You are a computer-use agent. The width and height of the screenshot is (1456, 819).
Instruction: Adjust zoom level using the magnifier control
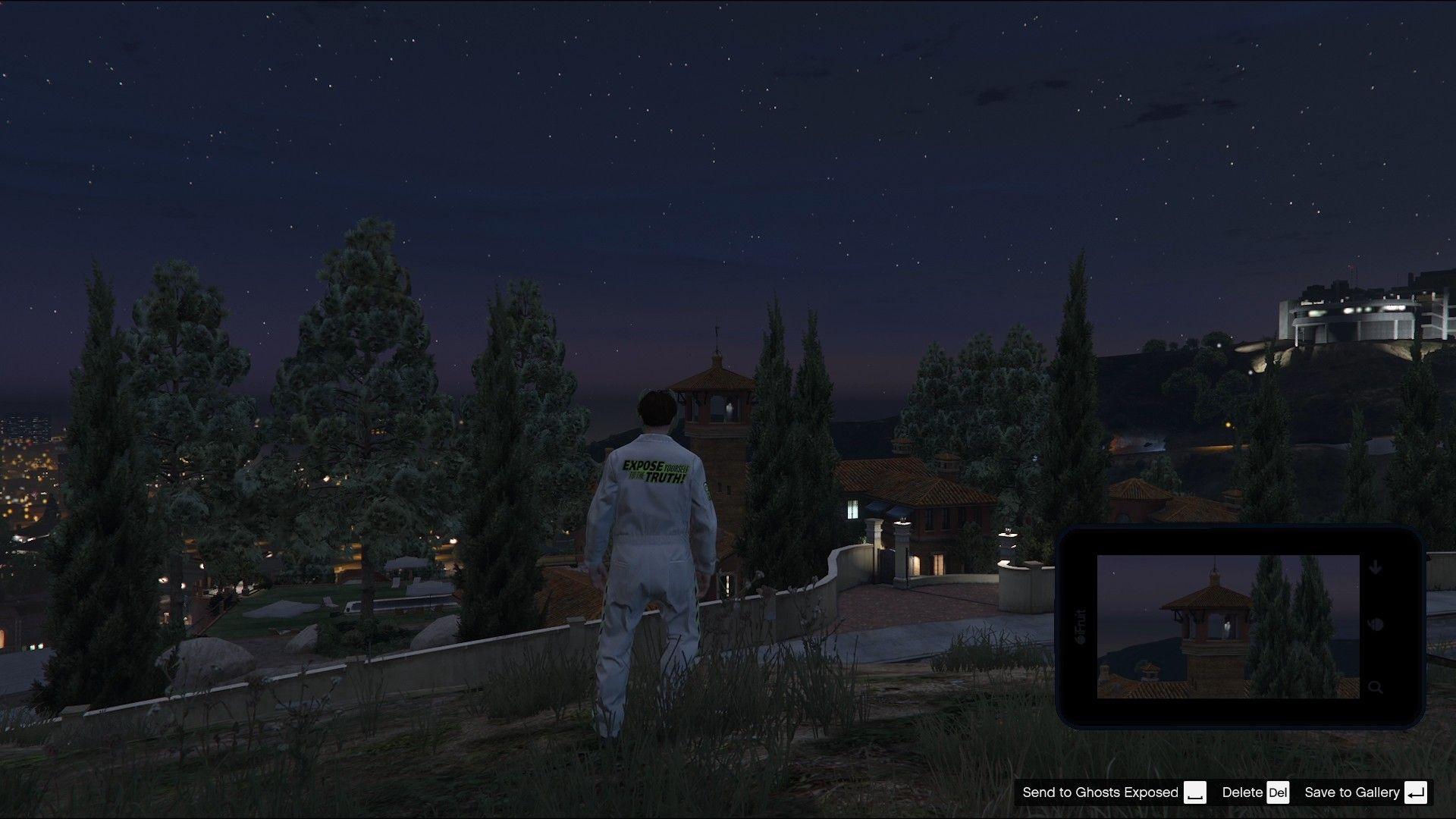click(x=1375, y=686)
